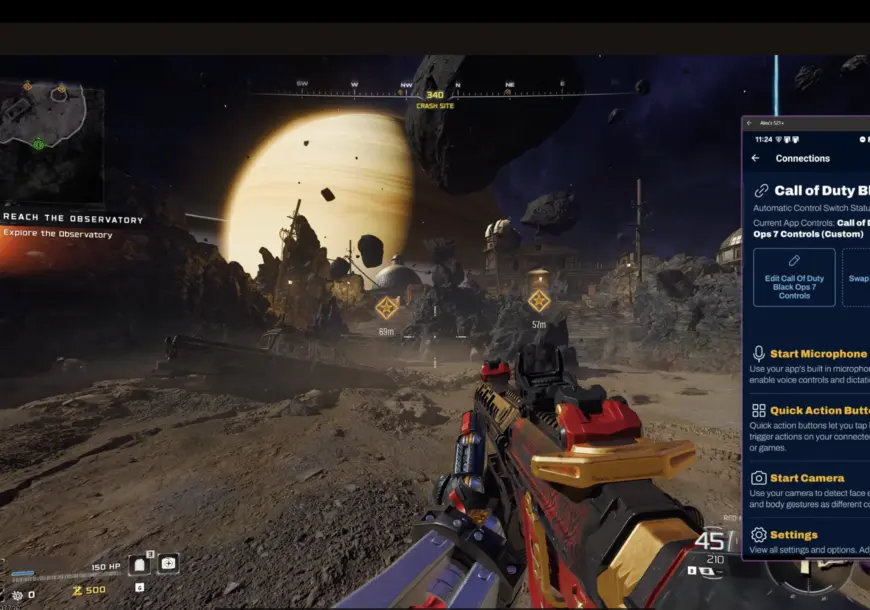Viewport: 870px width, 610px height.
Task: Click the objective marker showing 89m
Action: click(386, 308)
